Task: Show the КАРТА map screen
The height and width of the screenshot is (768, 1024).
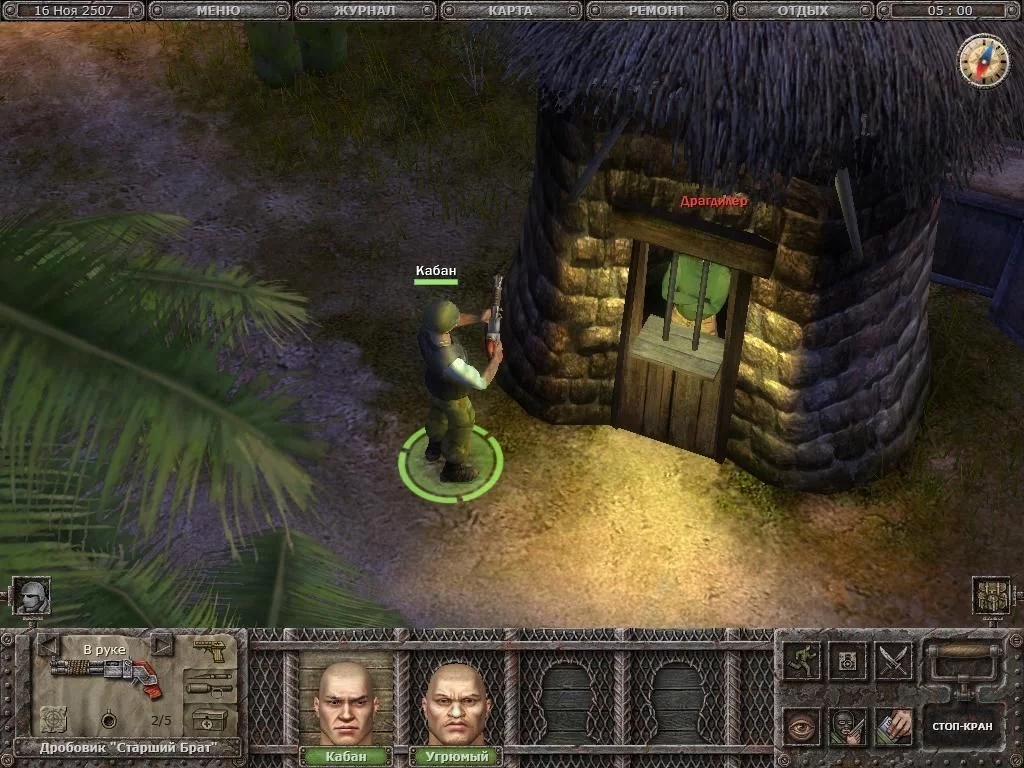Action: click(510, 11)
